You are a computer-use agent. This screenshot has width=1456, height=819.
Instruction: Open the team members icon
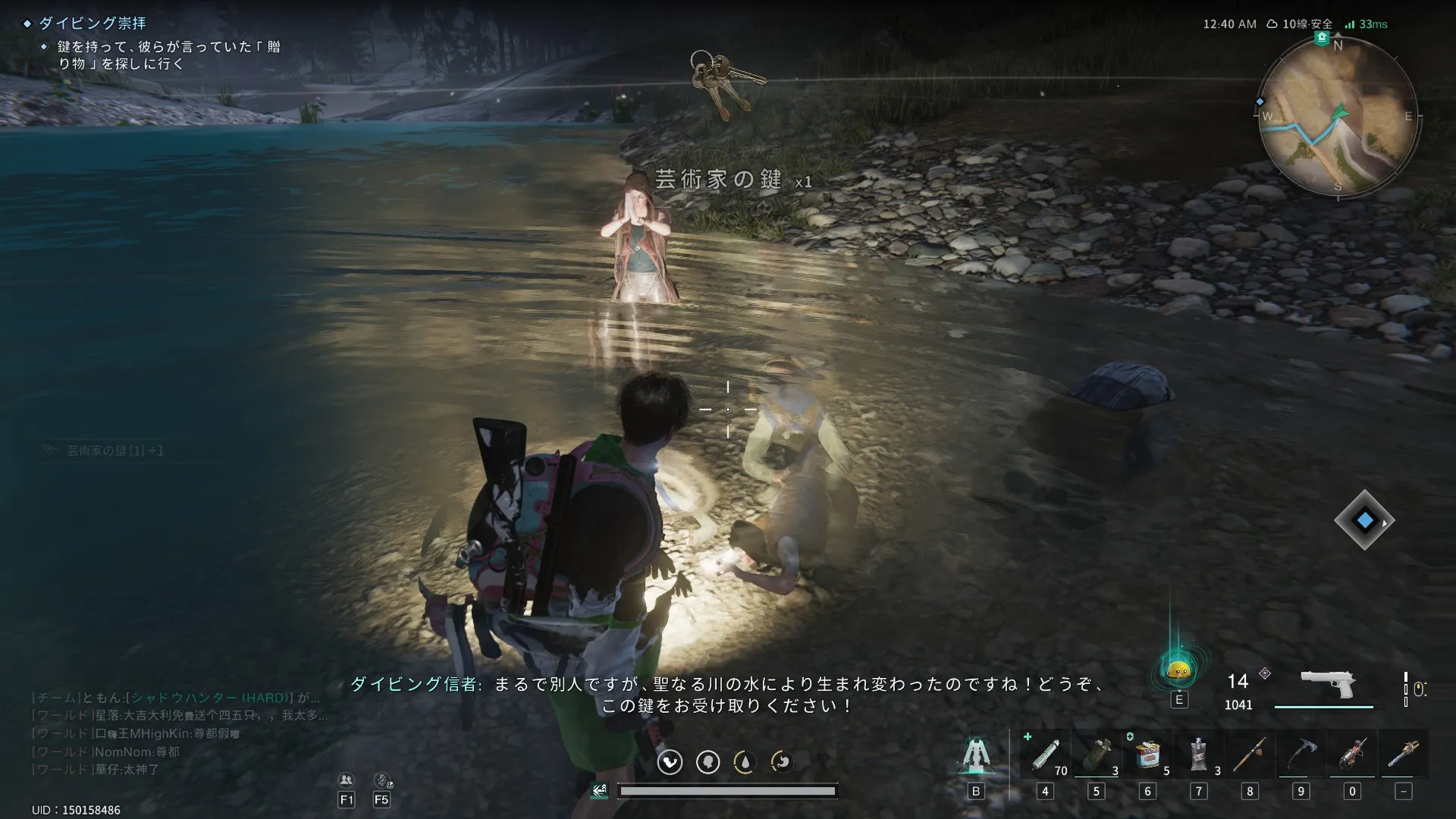tap(347, 780)
